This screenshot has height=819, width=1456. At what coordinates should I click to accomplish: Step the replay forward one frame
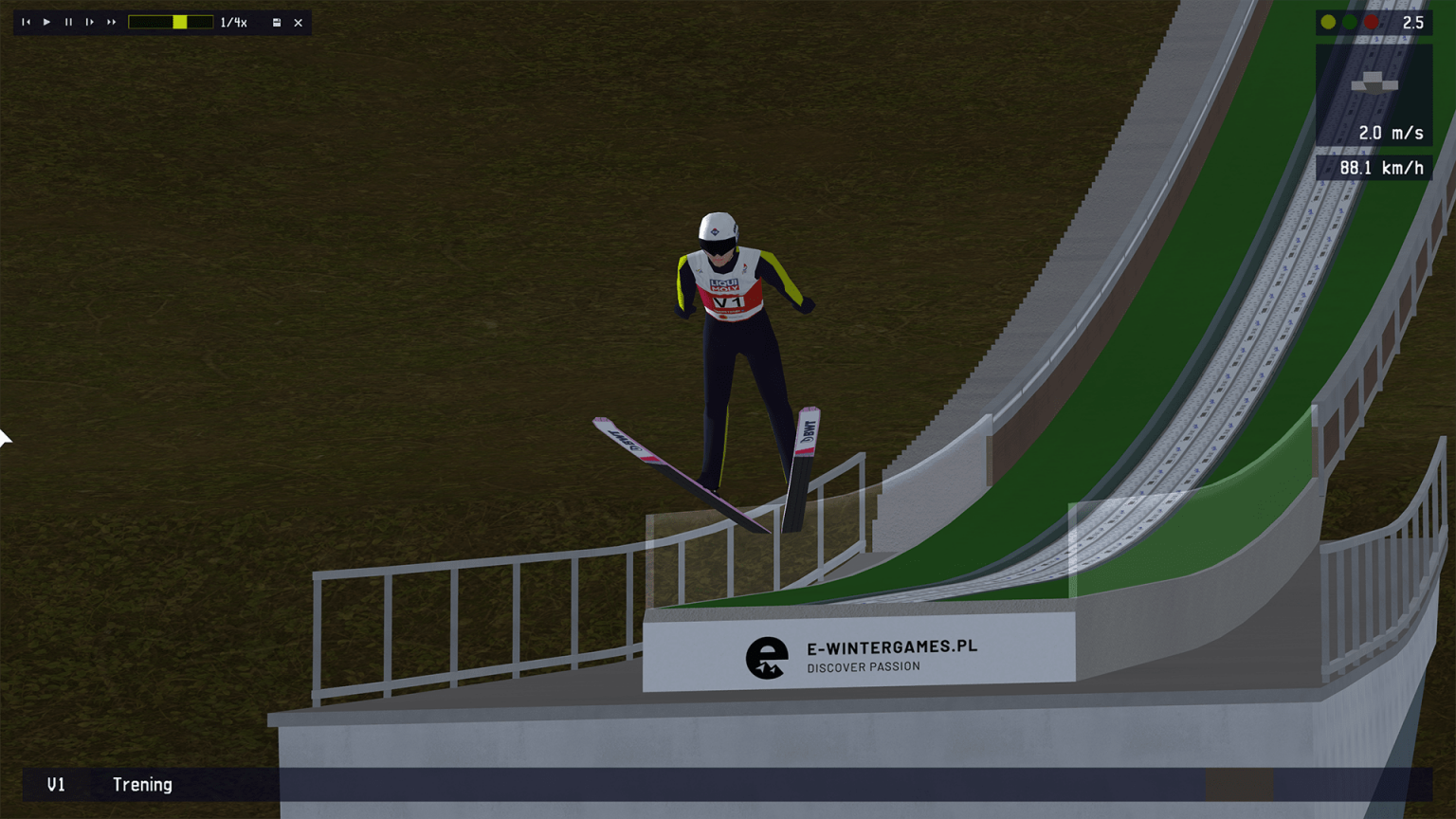(x=88, y=23)
